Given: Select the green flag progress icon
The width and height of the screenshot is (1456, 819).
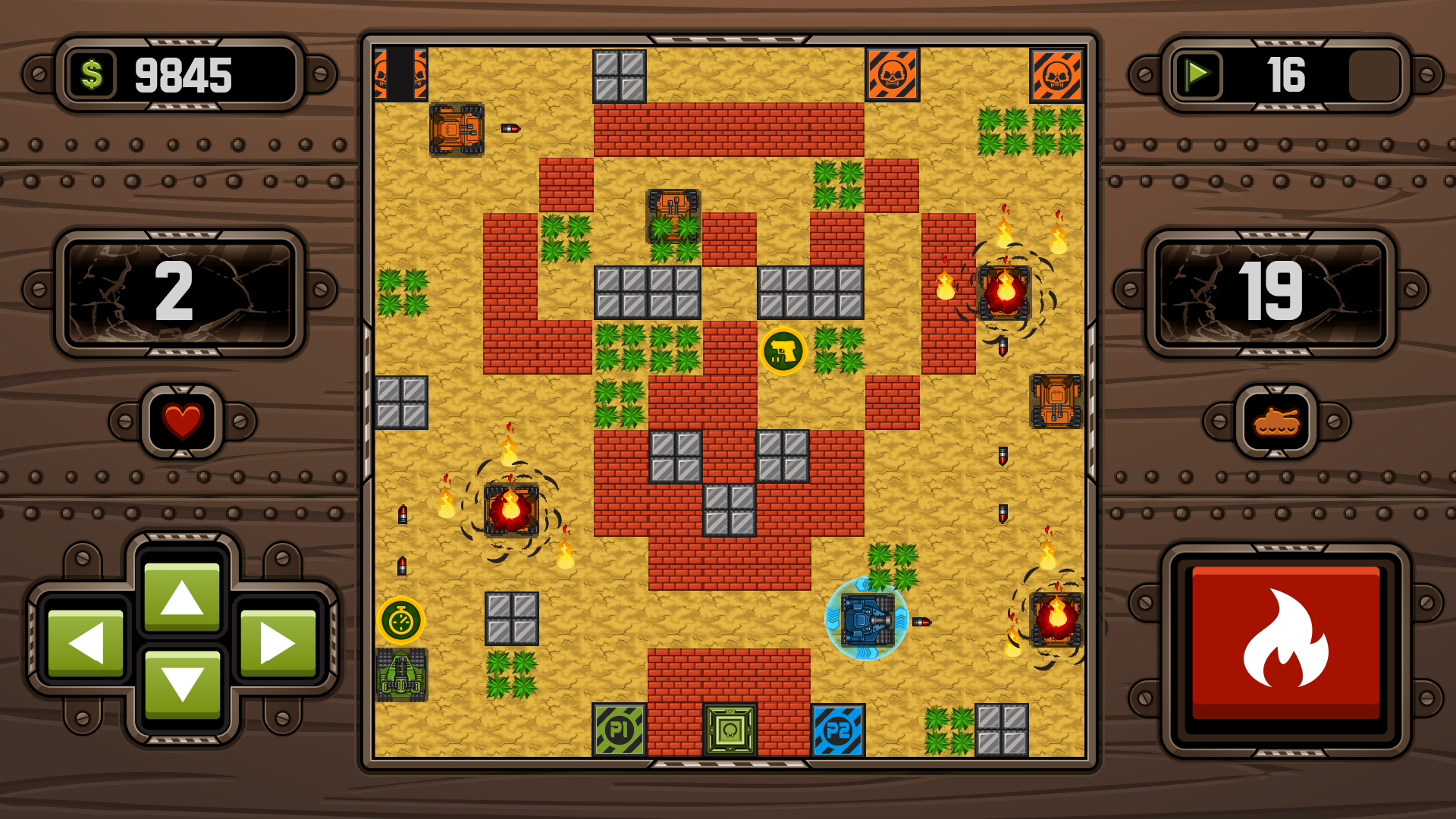Looking at the screenshot, I should (x=1197, y=75).
